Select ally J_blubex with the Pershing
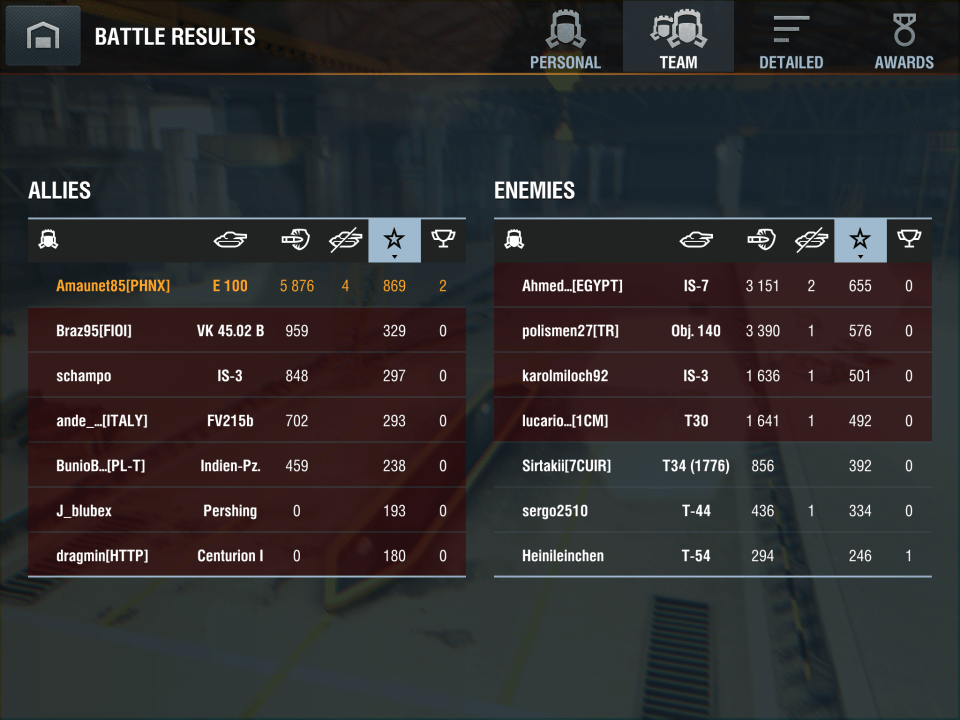The width and height of the screenshot is (960, 720). point(246,511)
